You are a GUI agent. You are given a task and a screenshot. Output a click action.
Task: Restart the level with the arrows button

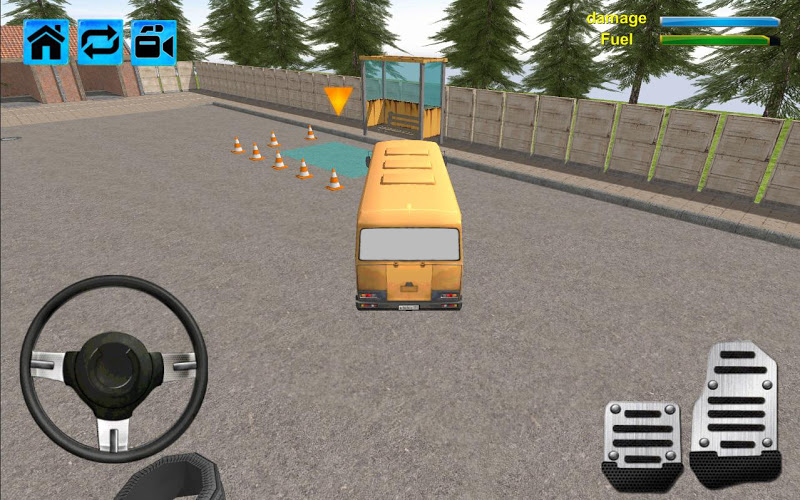point(100,42)
